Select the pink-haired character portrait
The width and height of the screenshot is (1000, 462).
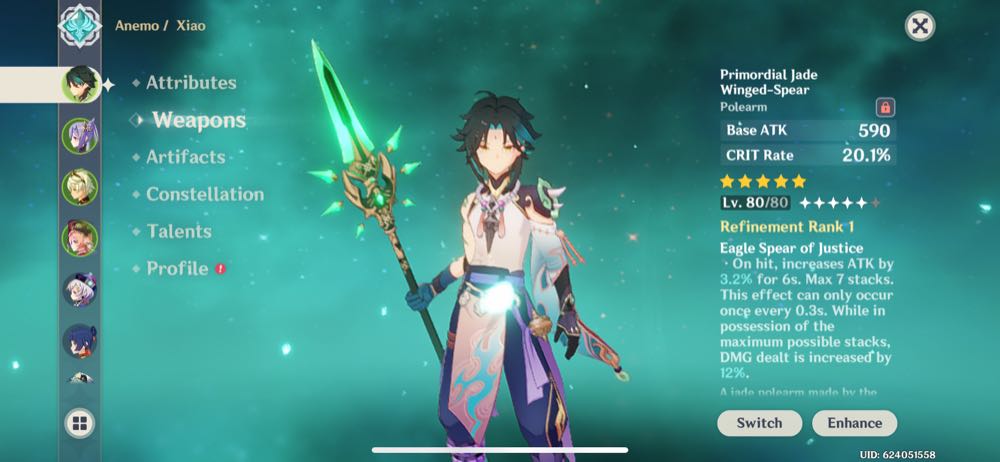click(x=79, y=238)
